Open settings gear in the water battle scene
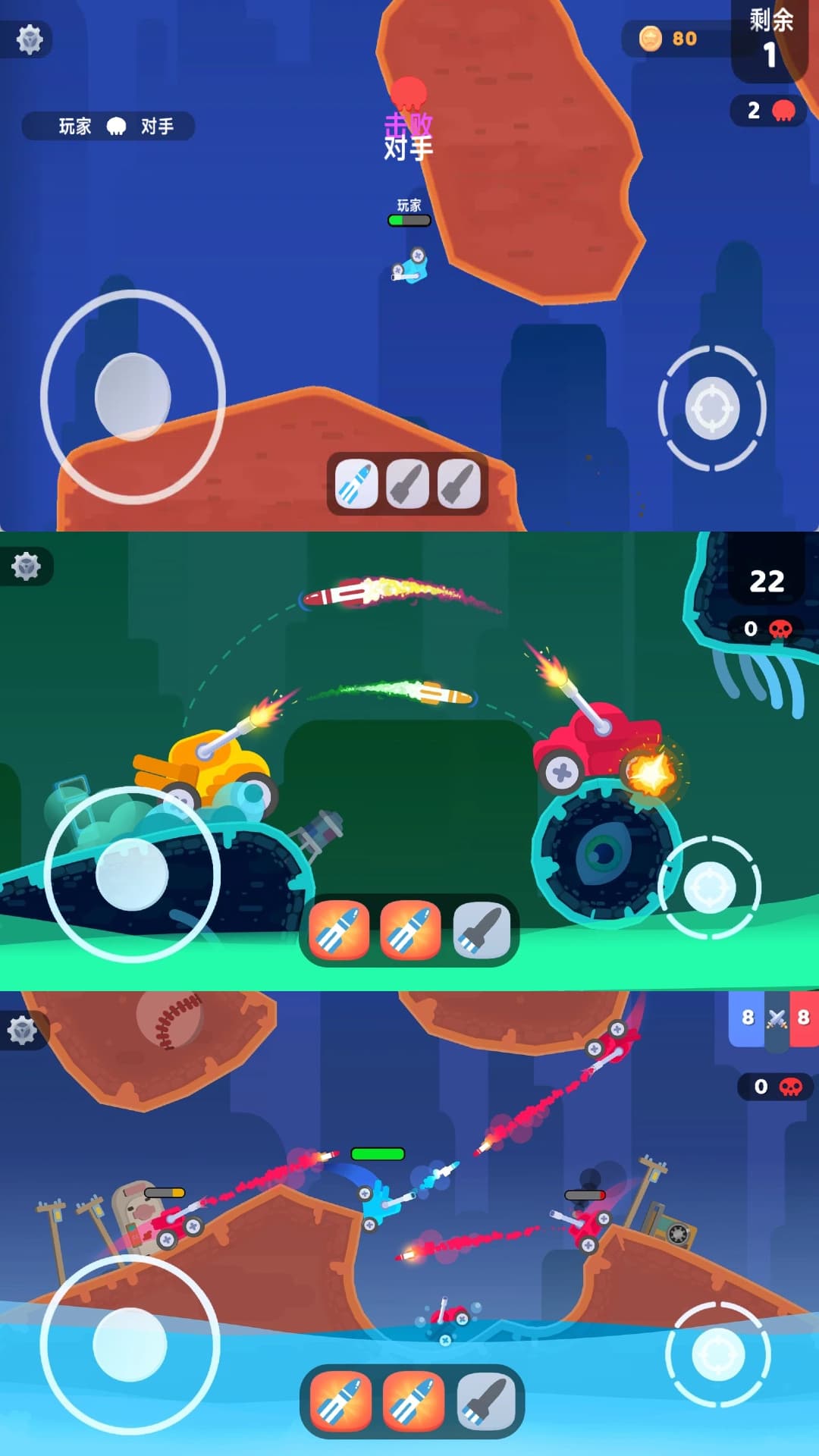This screenshot has height=1456, width=819. pyautogui.click(x=23, y=1031)
